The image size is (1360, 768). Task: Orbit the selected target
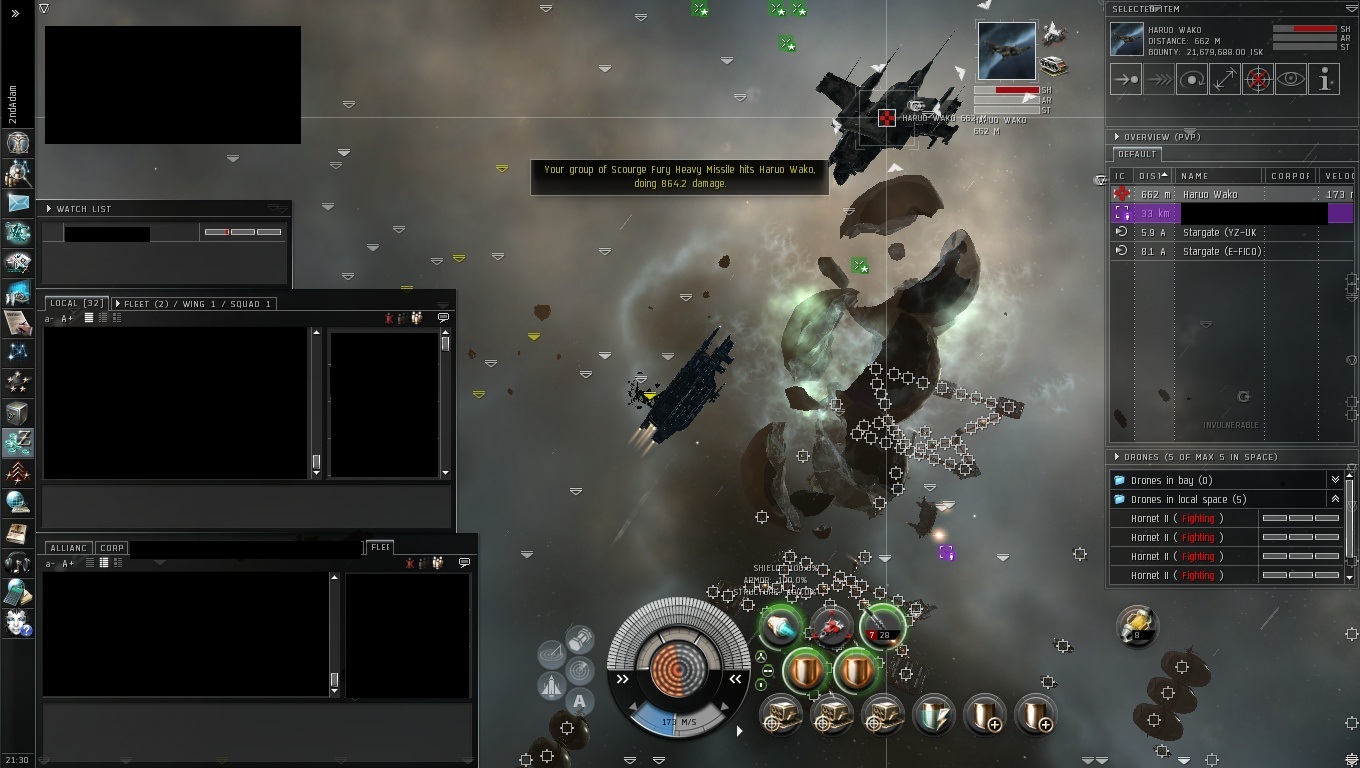pos(1191,80)
